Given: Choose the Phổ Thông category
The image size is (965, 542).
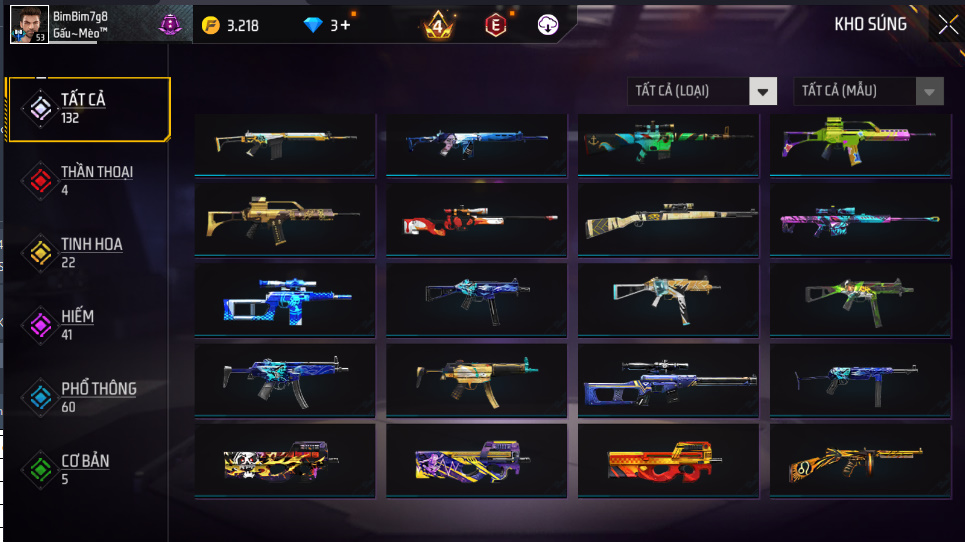Looking at the screenshot, I should (88, 397).
